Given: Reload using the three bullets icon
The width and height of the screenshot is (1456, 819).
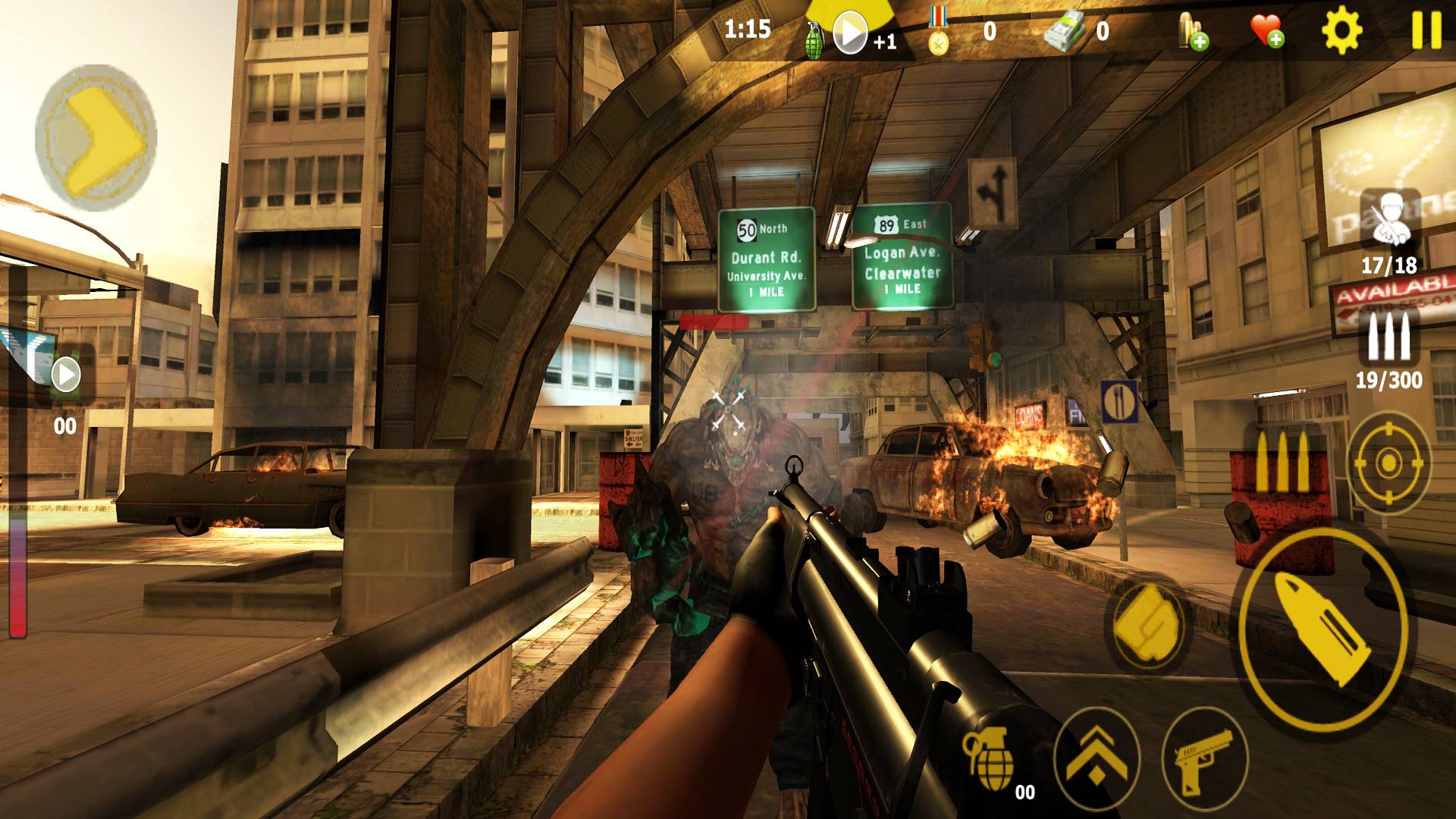Looking at the screenshot, I should [1281, 463].
